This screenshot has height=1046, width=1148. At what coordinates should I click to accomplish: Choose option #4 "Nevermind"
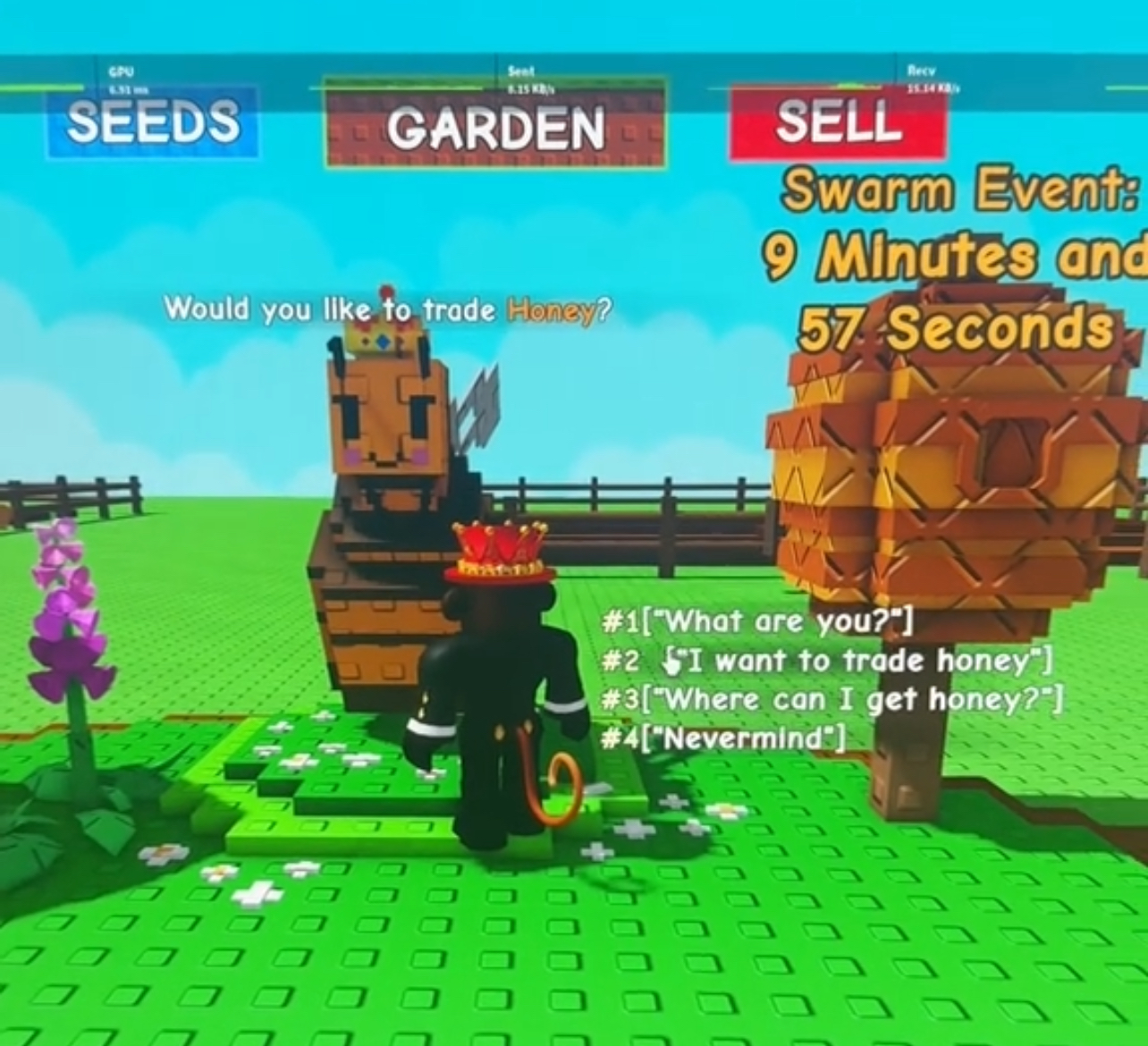[x=724, y=738]
